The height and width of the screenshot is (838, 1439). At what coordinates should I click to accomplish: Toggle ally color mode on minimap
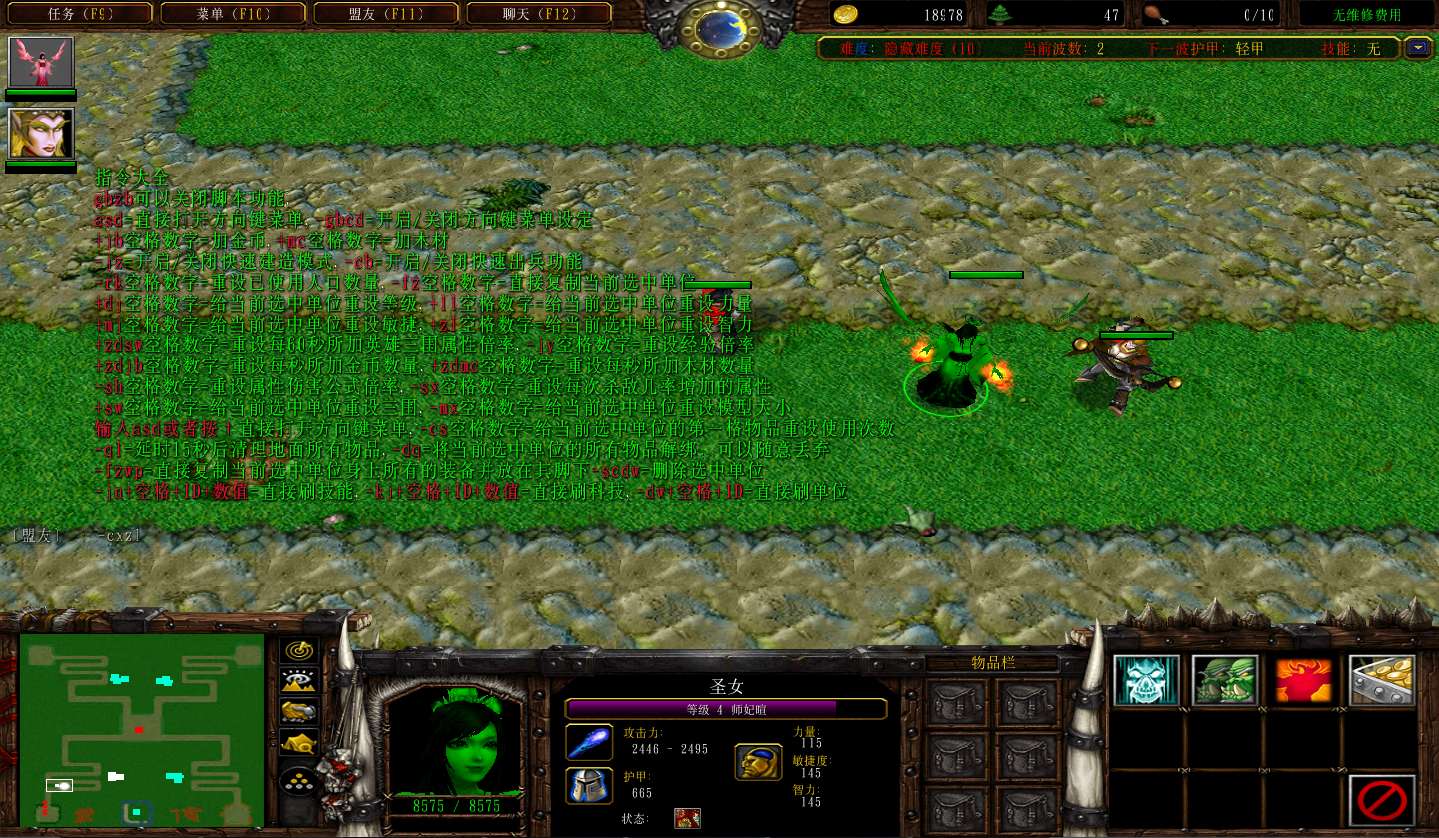point(298,712)
